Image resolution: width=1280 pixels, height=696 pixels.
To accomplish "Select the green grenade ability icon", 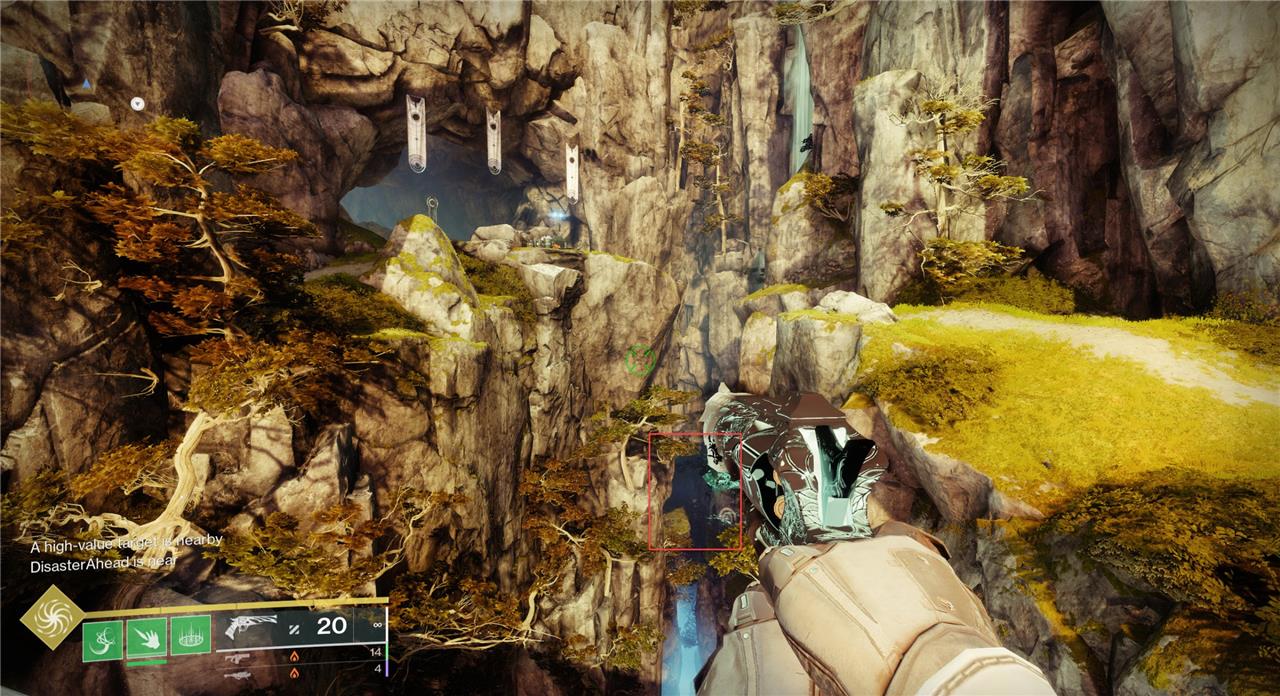I will [102, 639].
